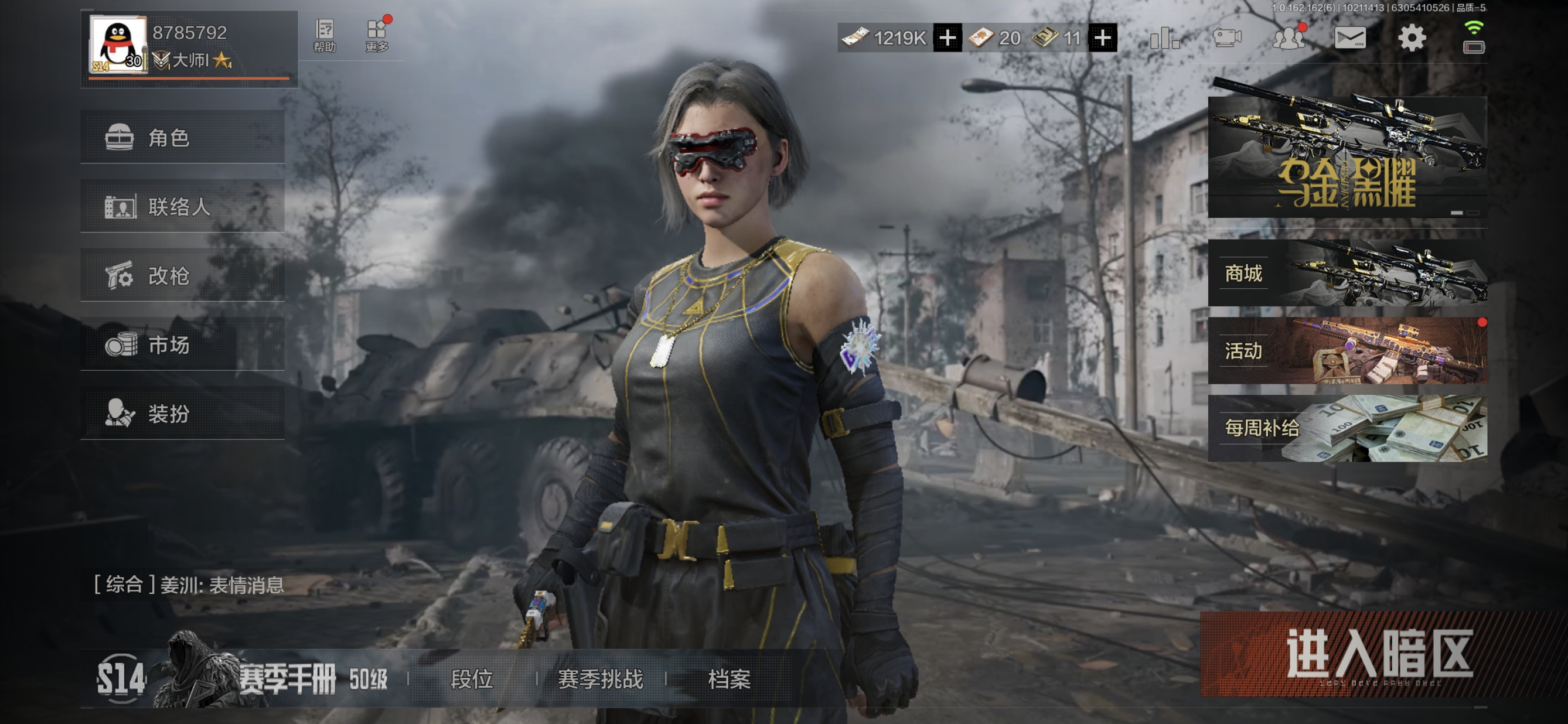Open the 帮助 help button
This screenshot has width=1568, height=724.
325,36
